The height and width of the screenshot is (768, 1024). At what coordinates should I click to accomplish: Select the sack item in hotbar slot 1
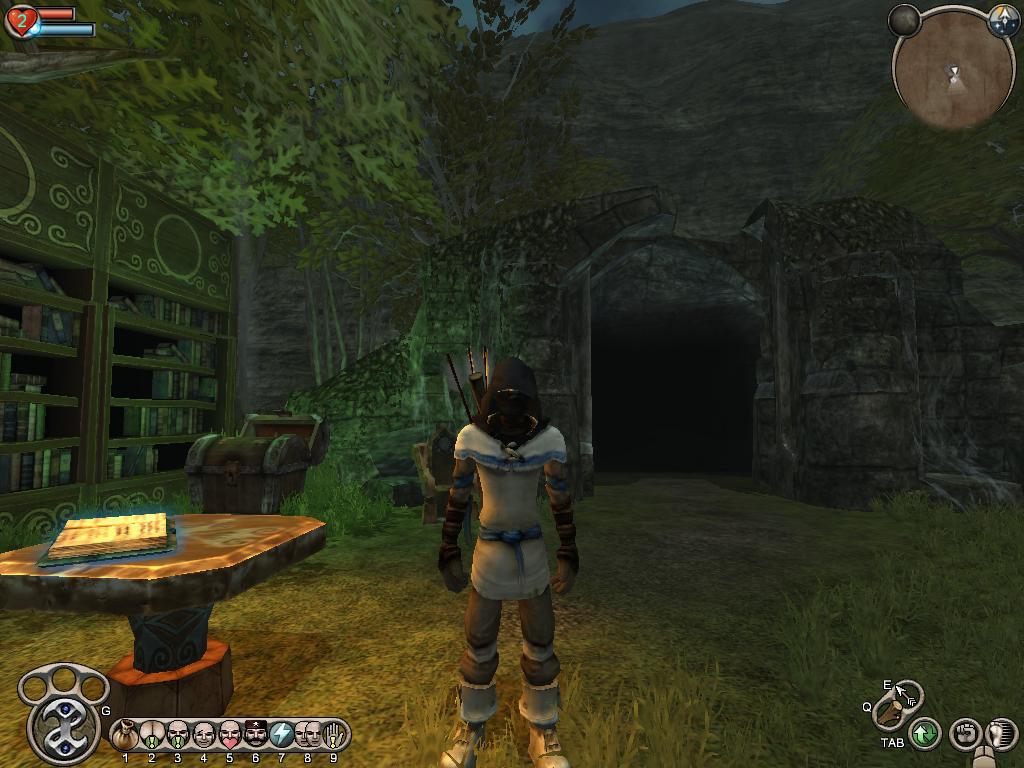[126, 735]
